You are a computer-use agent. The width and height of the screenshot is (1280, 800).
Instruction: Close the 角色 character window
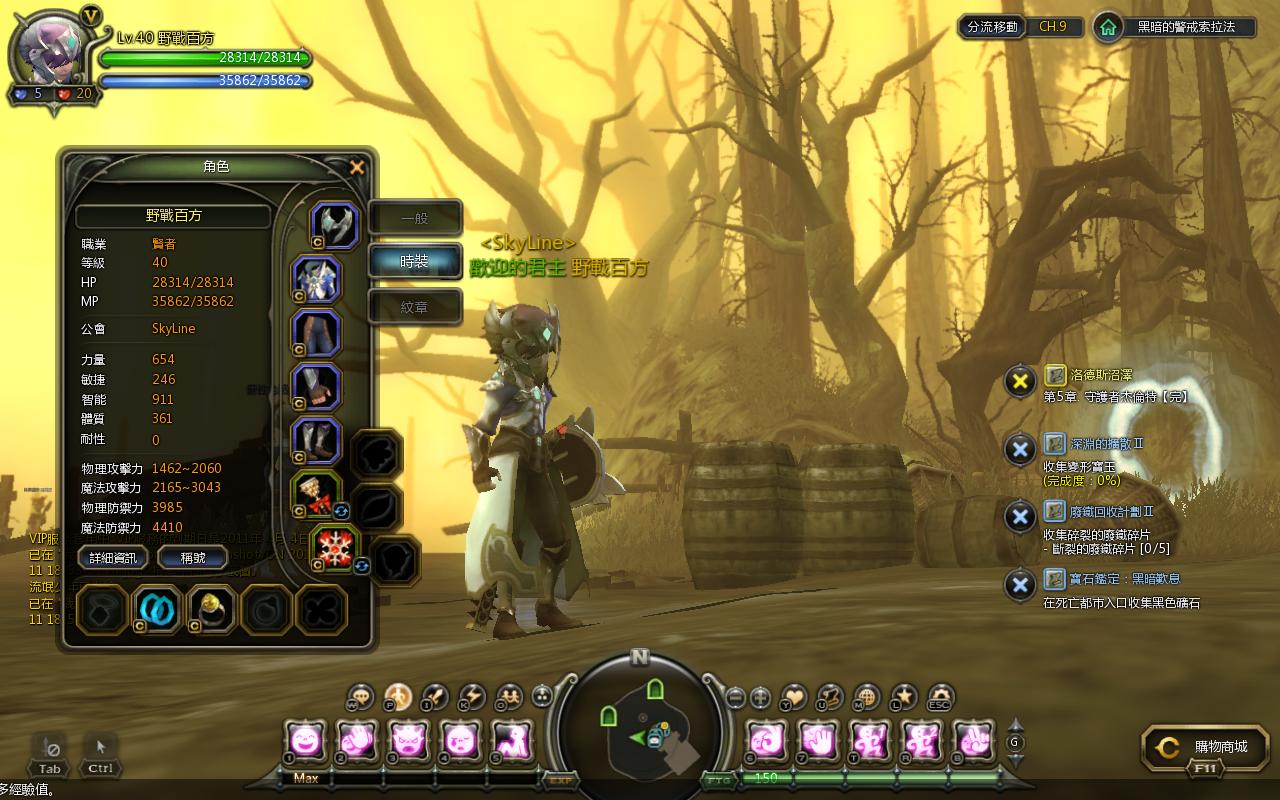357,168
